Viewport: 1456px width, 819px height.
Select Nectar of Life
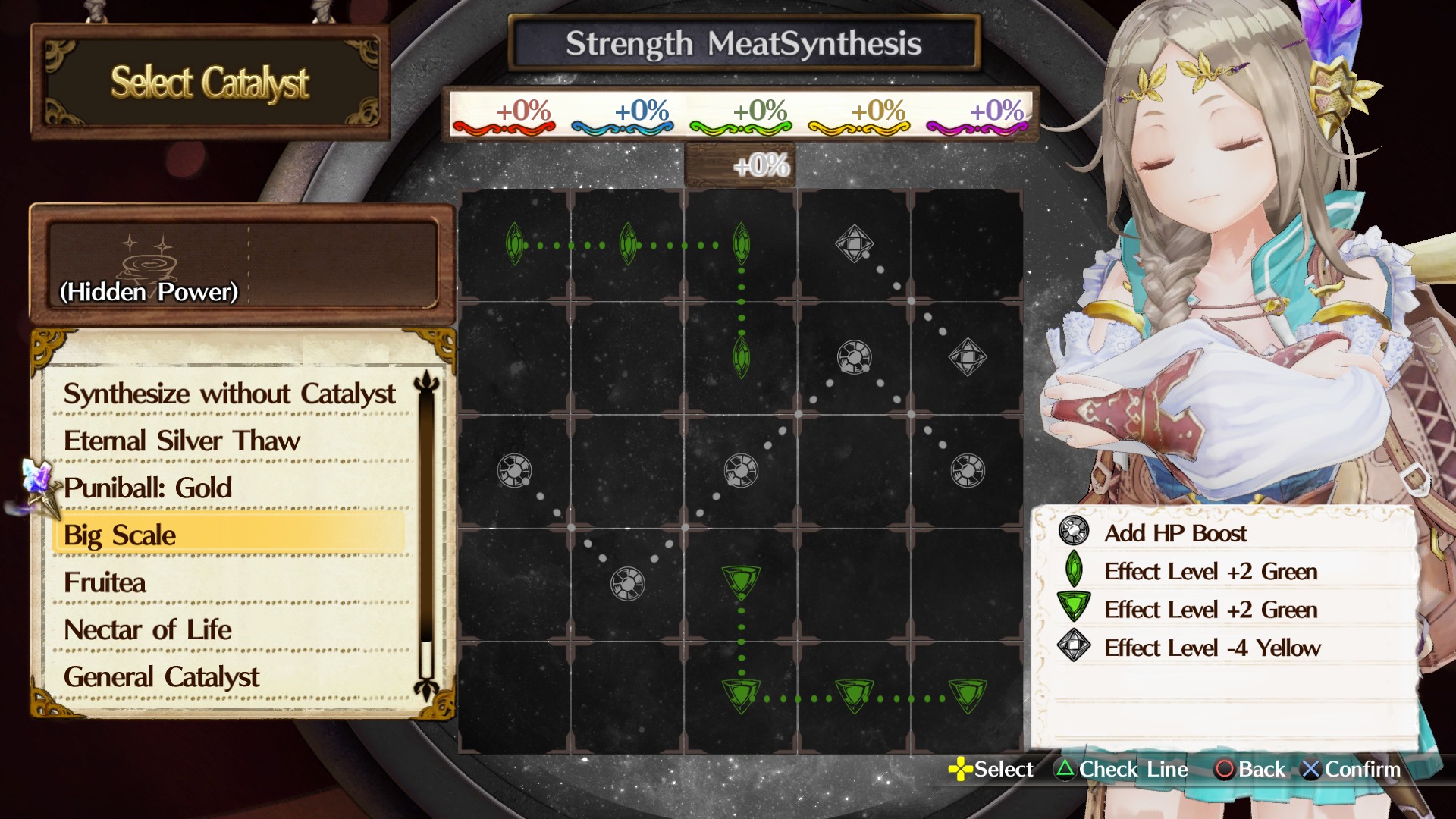pyautogui.click(x=146, y=629)
